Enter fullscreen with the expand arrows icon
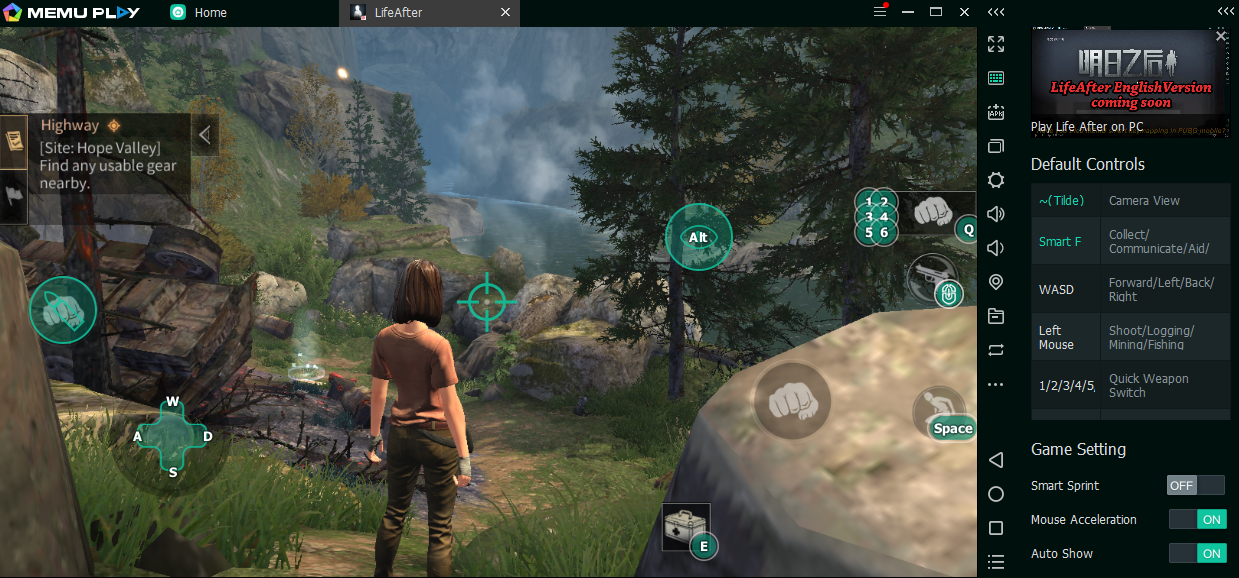This screenshot has width=1239, height=578. (x=995, y=44)
